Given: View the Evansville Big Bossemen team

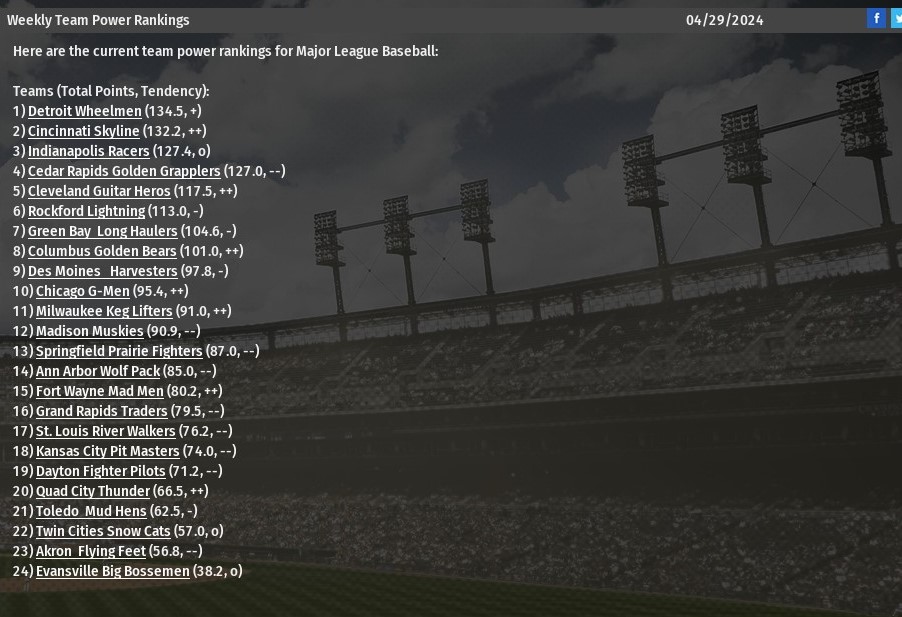Looking at the screenshot, I should [x=112, y=571].
